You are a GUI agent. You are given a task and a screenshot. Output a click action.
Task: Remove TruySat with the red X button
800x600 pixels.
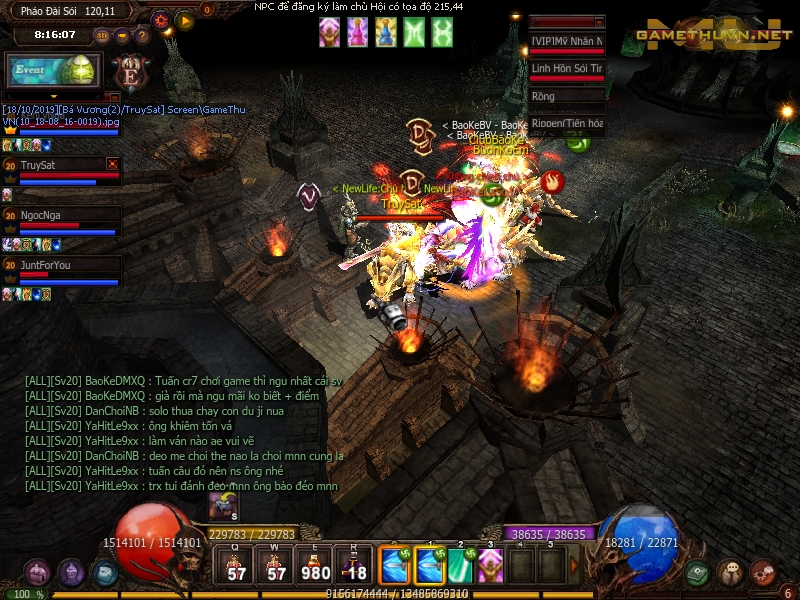tap(112, 164)
